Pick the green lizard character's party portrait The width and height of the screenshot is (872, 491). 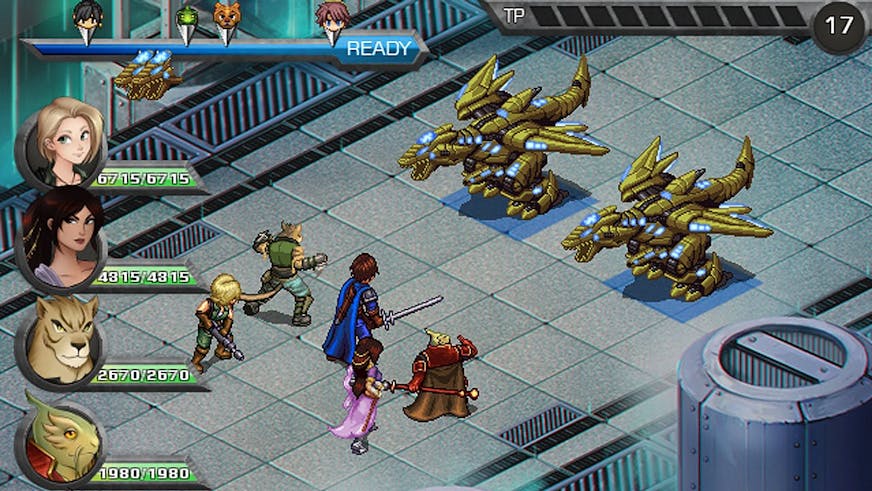pos(62,436)
